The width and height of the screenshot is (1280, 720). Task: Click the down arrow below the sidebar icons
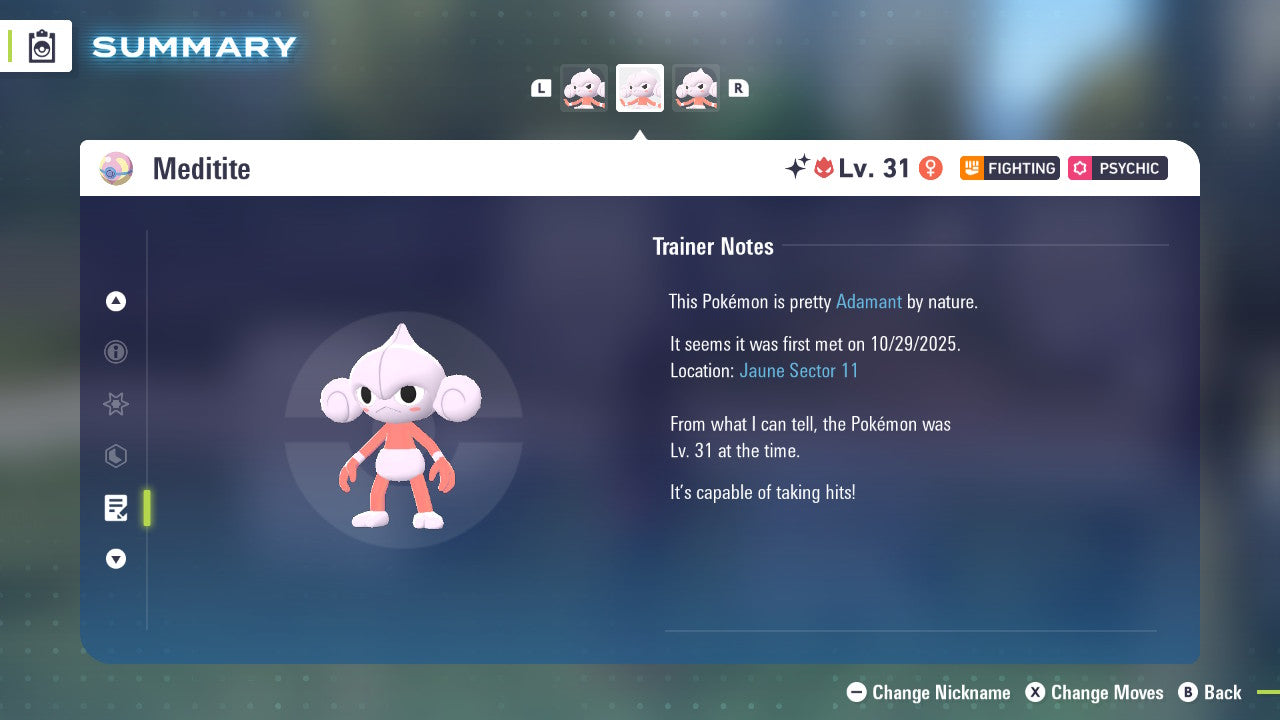[115, 559]
